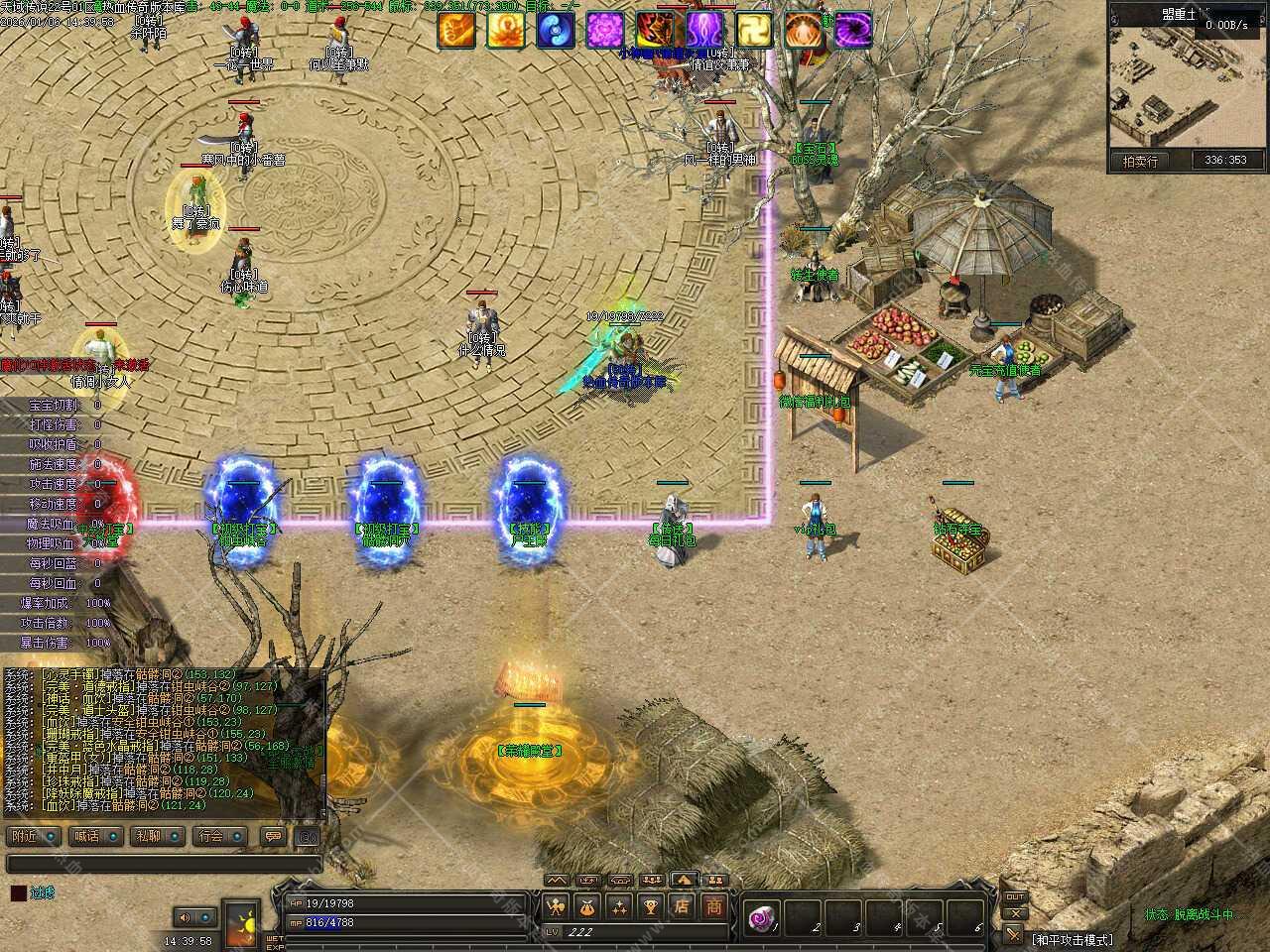Click the OUT logout button
Screen dimensions: 1270x952
[1015, 897]
